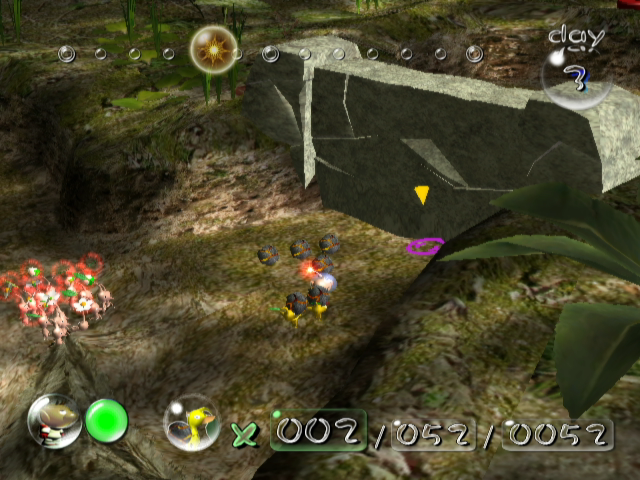Click the day number bubble

(x=575, y=78)
